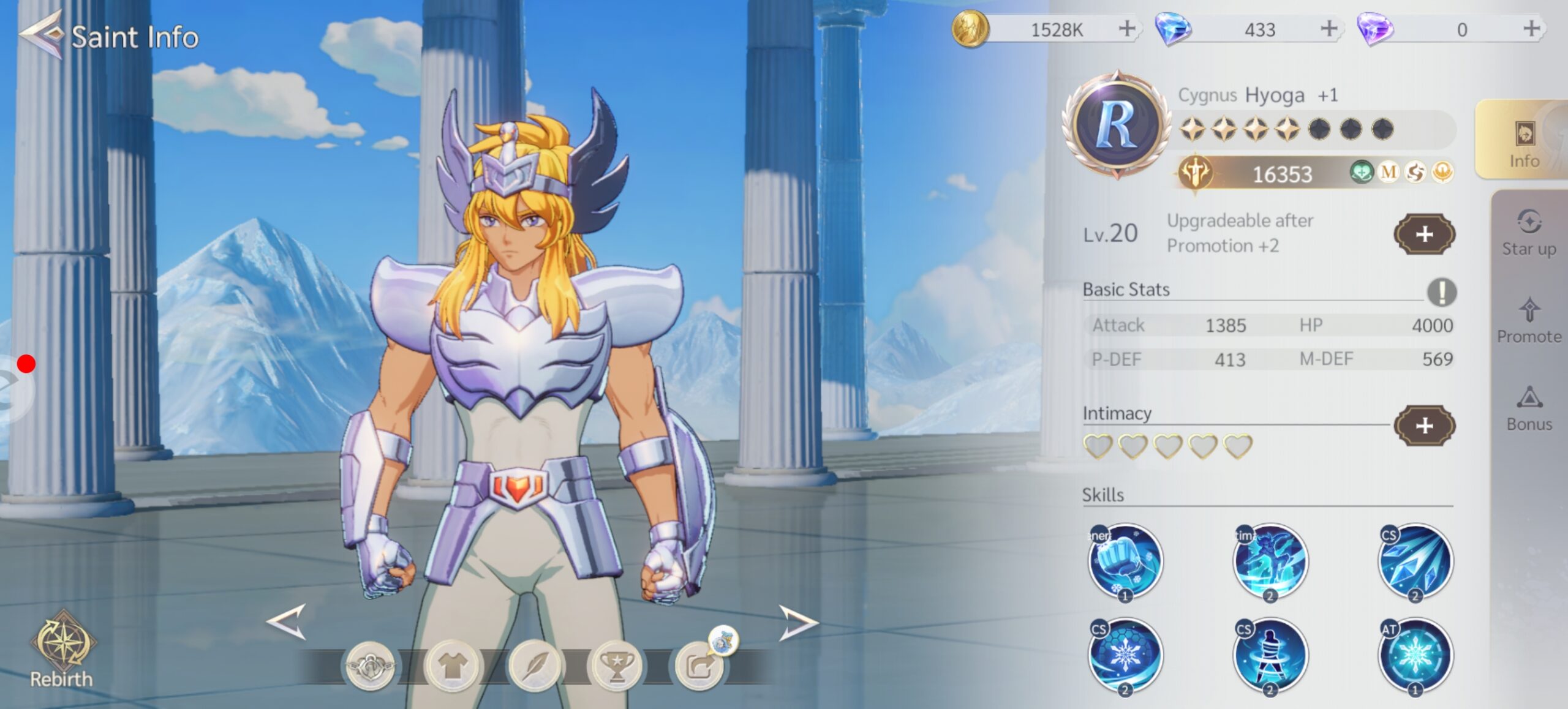1568x709 pixels.
Task: Add blue diamonds using its plus button
Action: (1329, 29)
